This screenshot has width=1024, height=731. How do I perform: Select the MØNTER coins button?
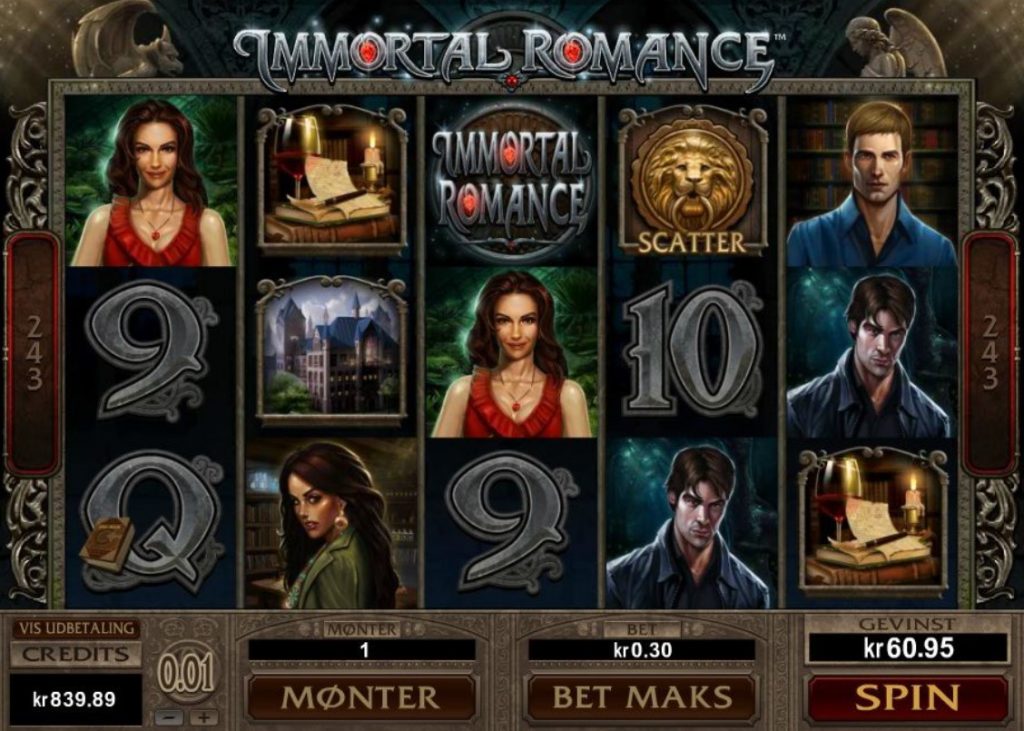point(361,696)
